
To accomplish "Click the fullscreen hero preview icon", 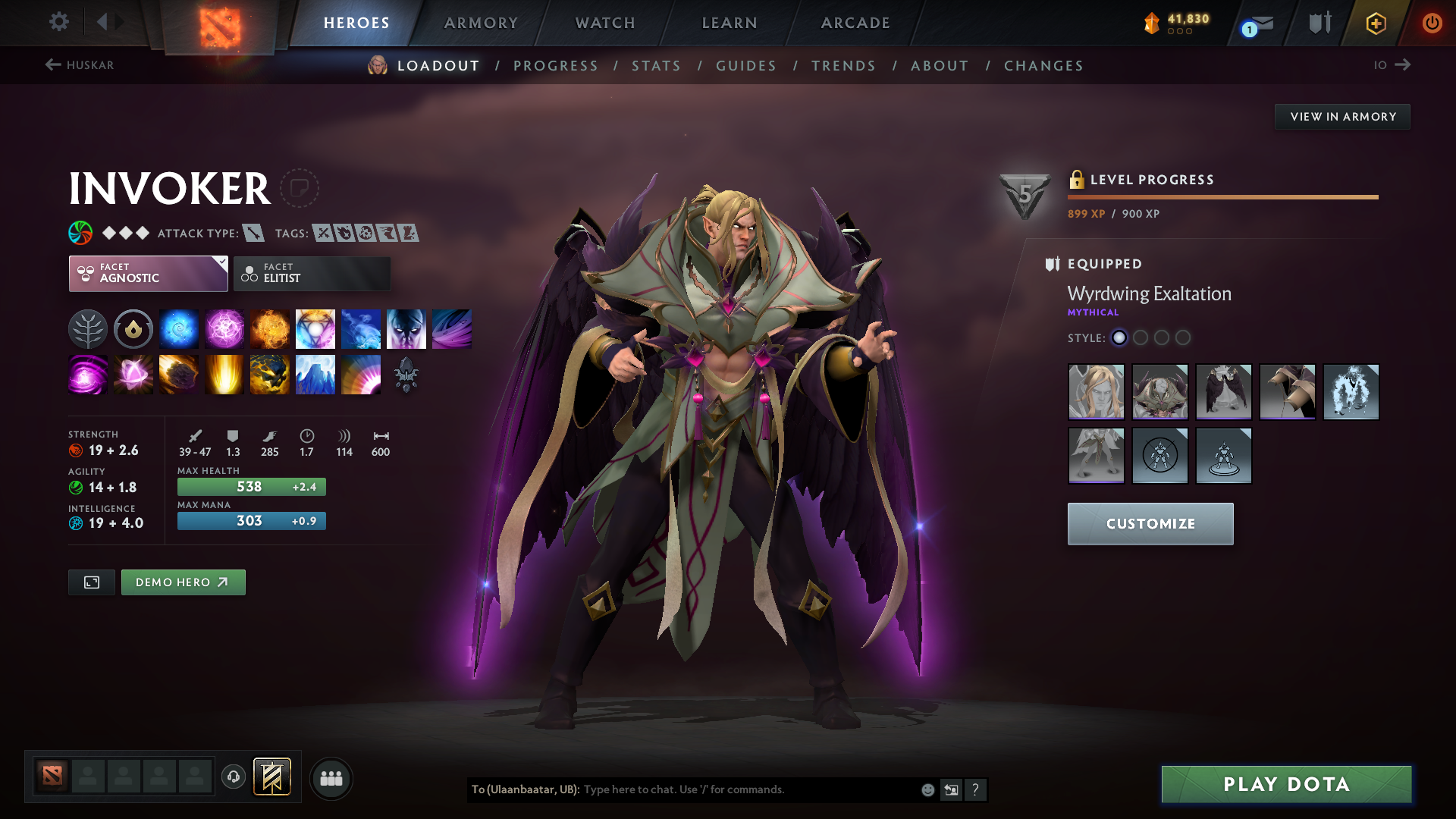I will click(x=91, y=582).
